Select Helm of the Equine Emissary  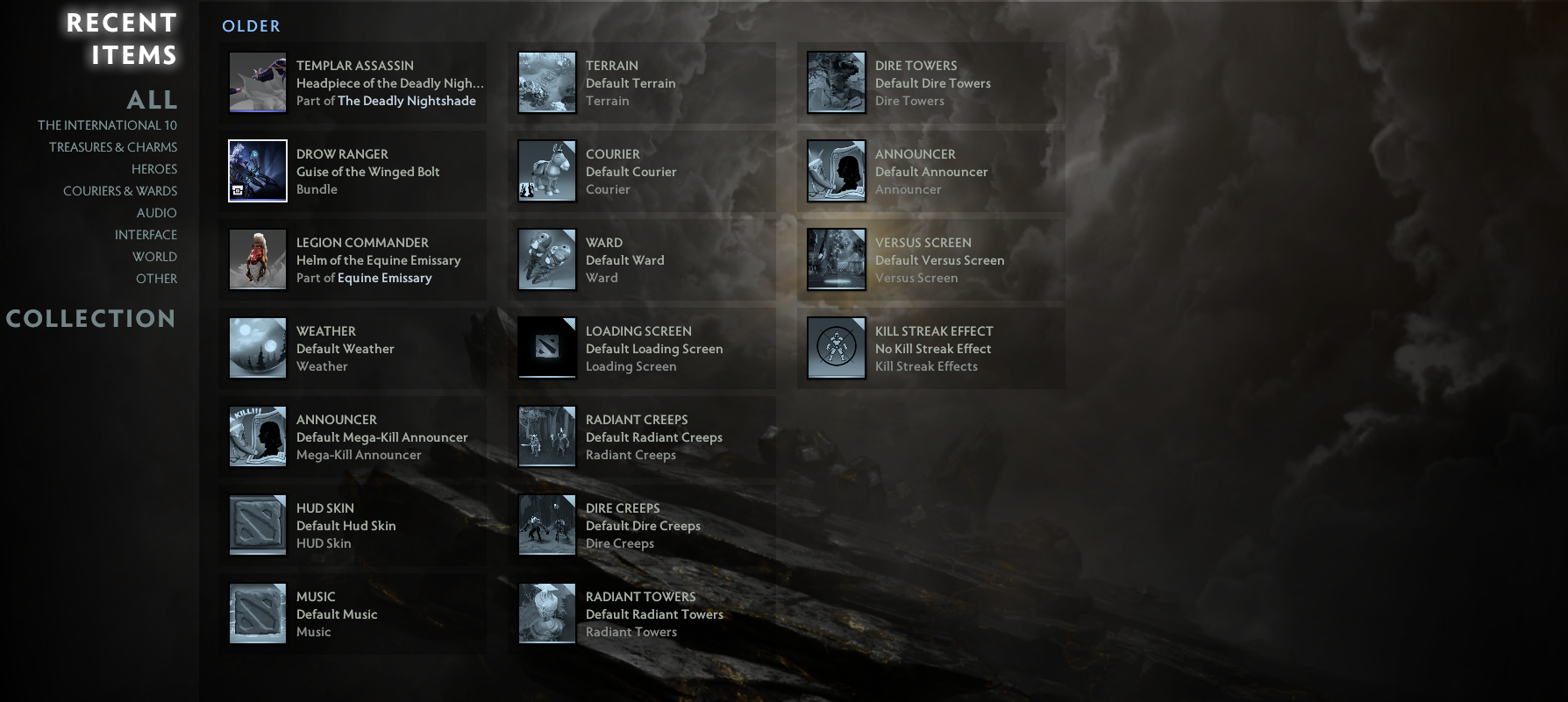coord(256,259)
